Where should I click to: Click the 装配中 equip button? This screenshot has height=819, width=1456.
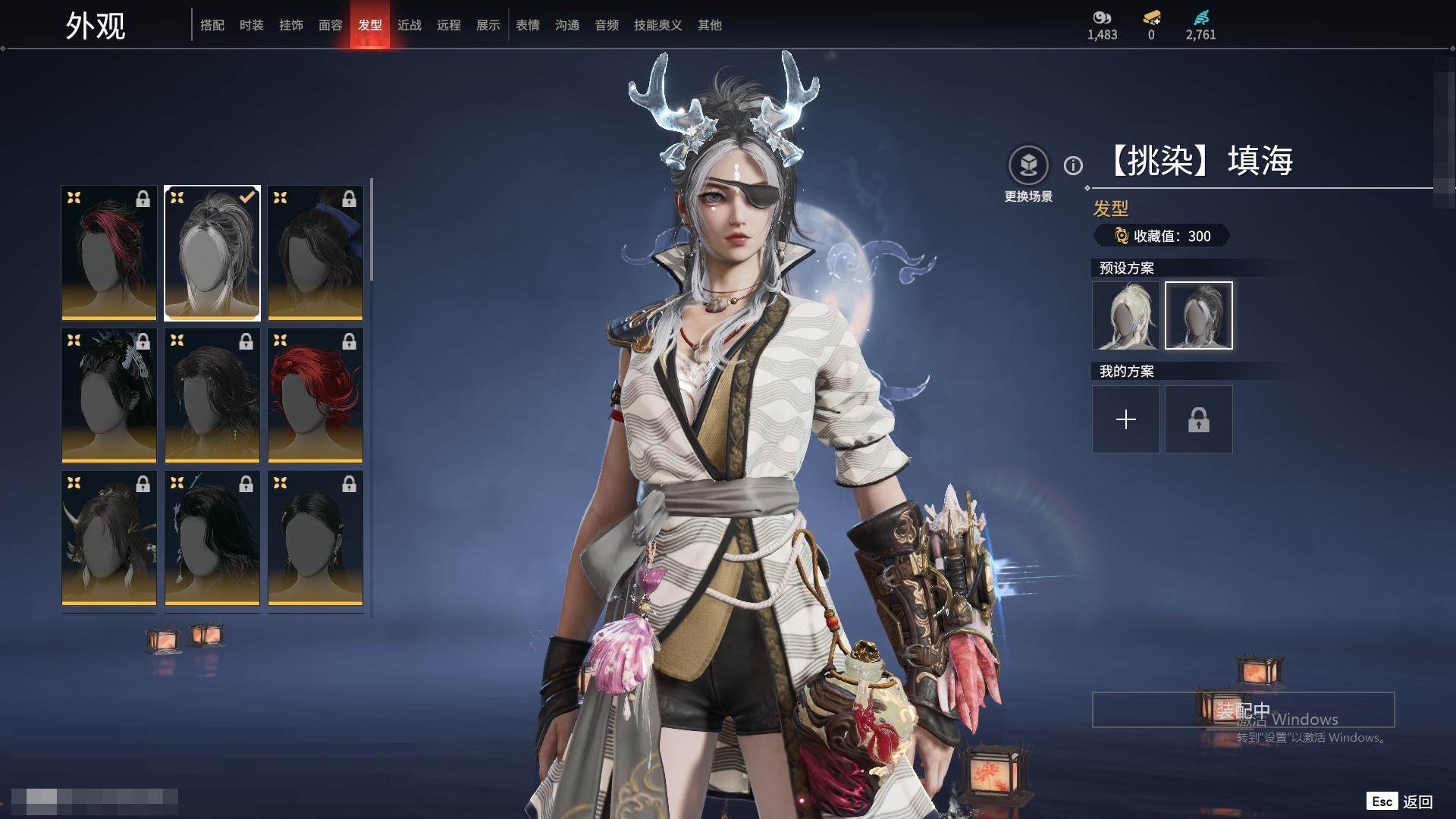point(1243,710)
